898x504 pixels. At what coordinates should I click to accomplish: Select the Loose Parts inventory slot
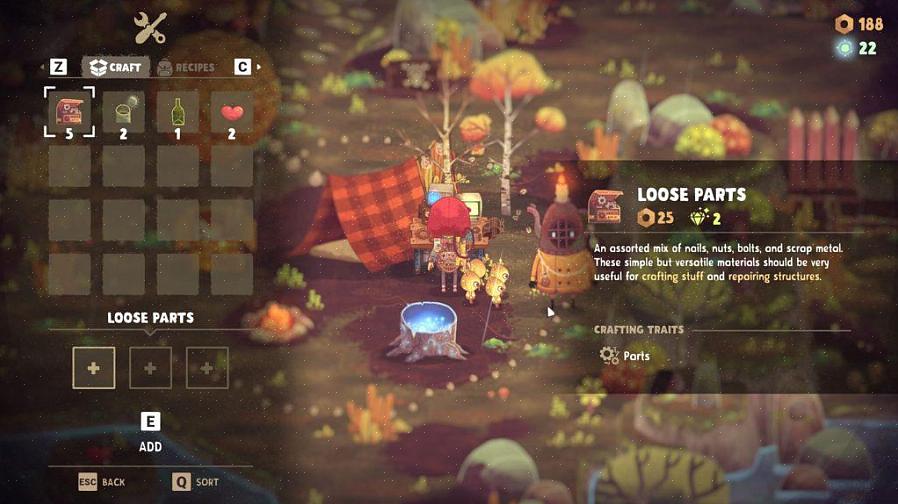point(70,111)
